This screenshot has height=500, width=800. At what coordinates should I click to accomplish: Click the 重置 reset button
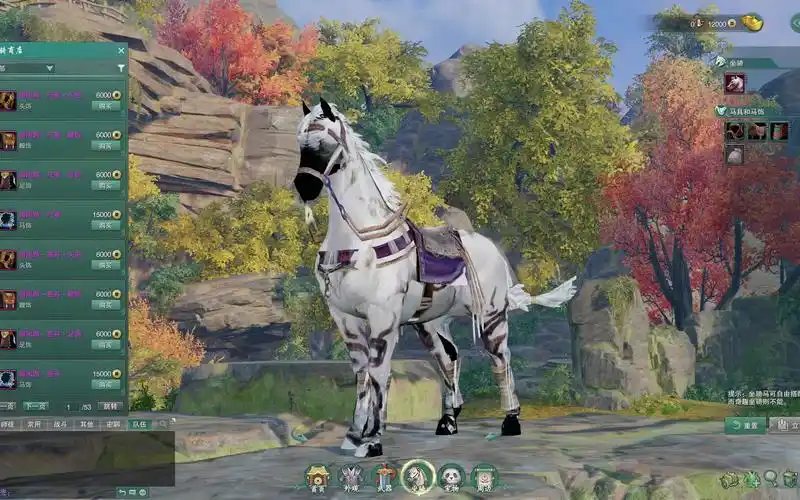(745, 425)
